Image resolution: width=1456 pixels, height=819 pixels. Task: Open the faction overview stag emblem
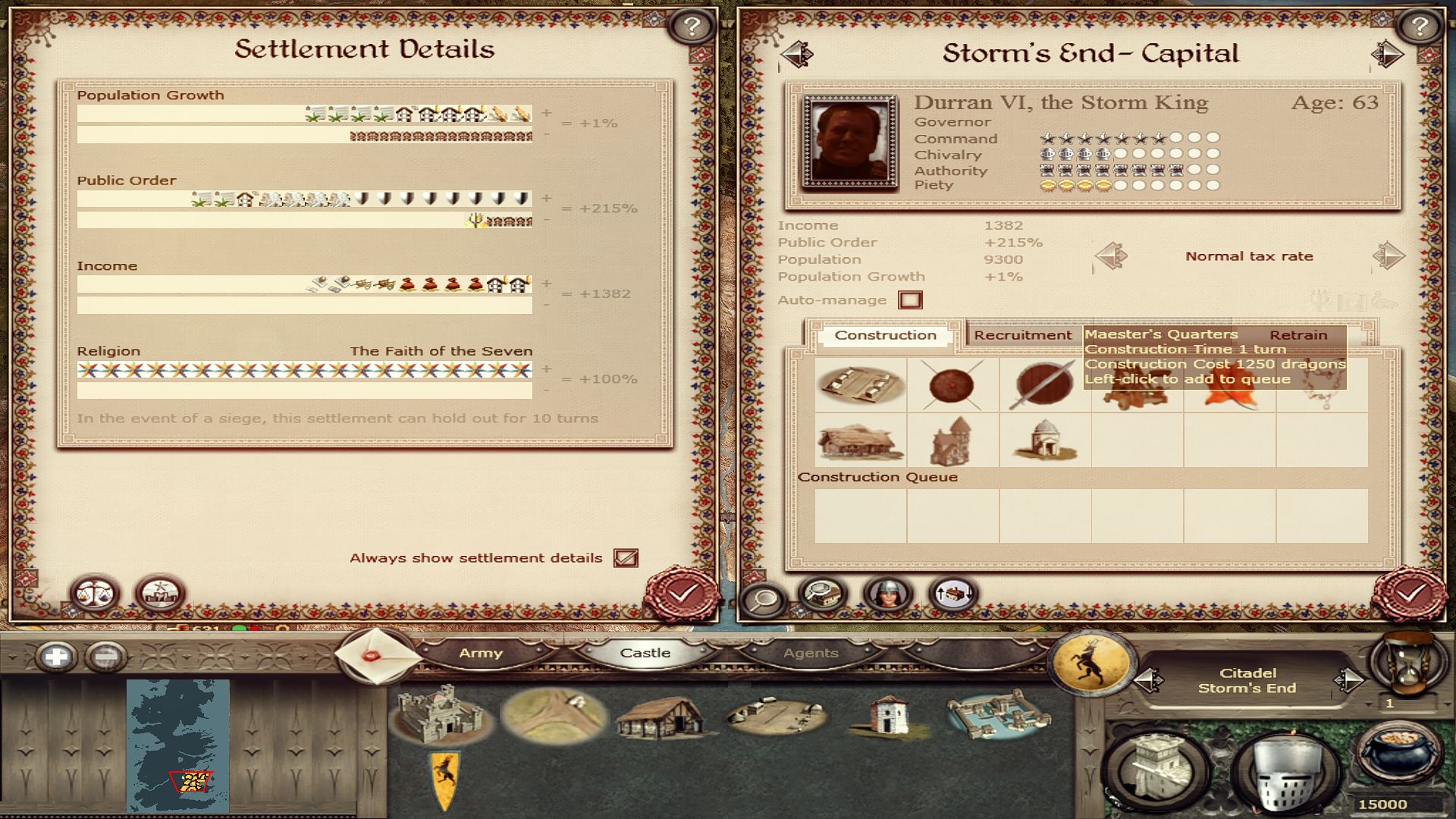click(1092, 661)
